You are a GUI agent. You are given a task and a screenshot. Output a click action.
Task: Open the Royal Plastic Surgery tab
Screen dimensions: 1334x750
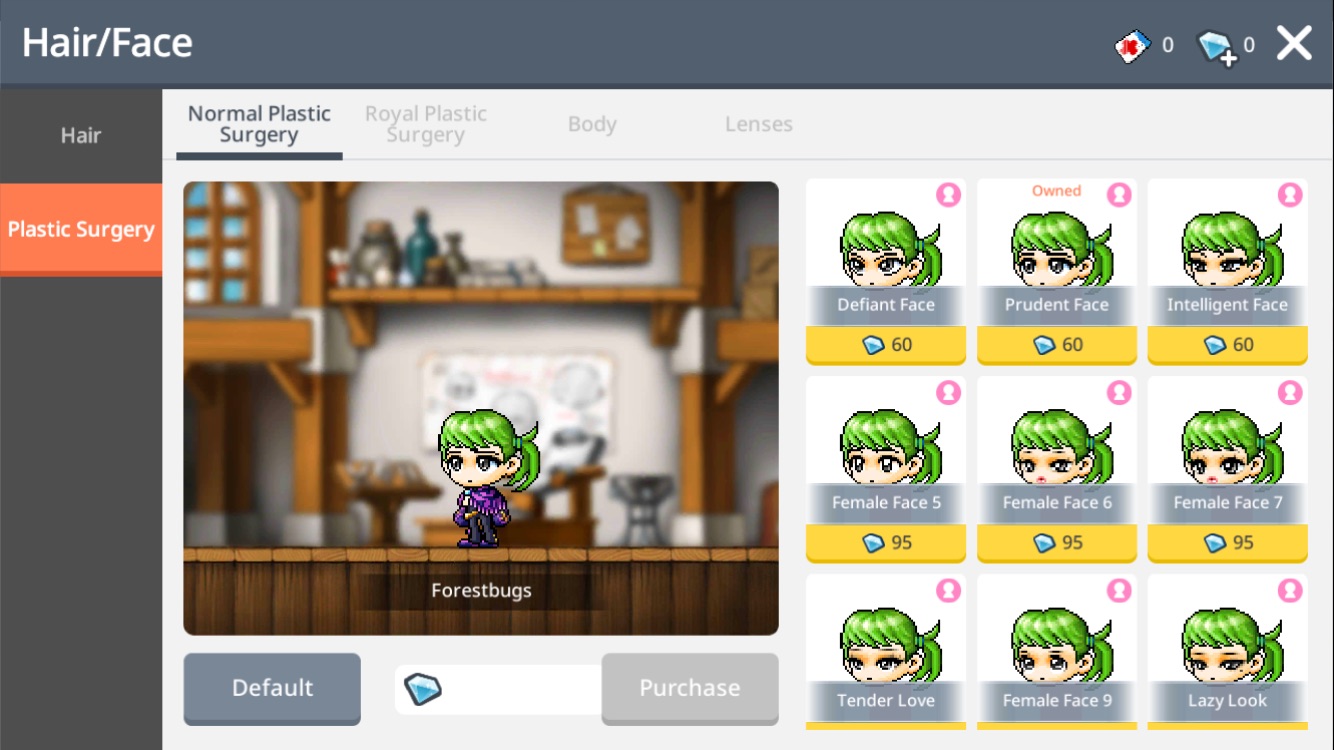pos(425,124)
